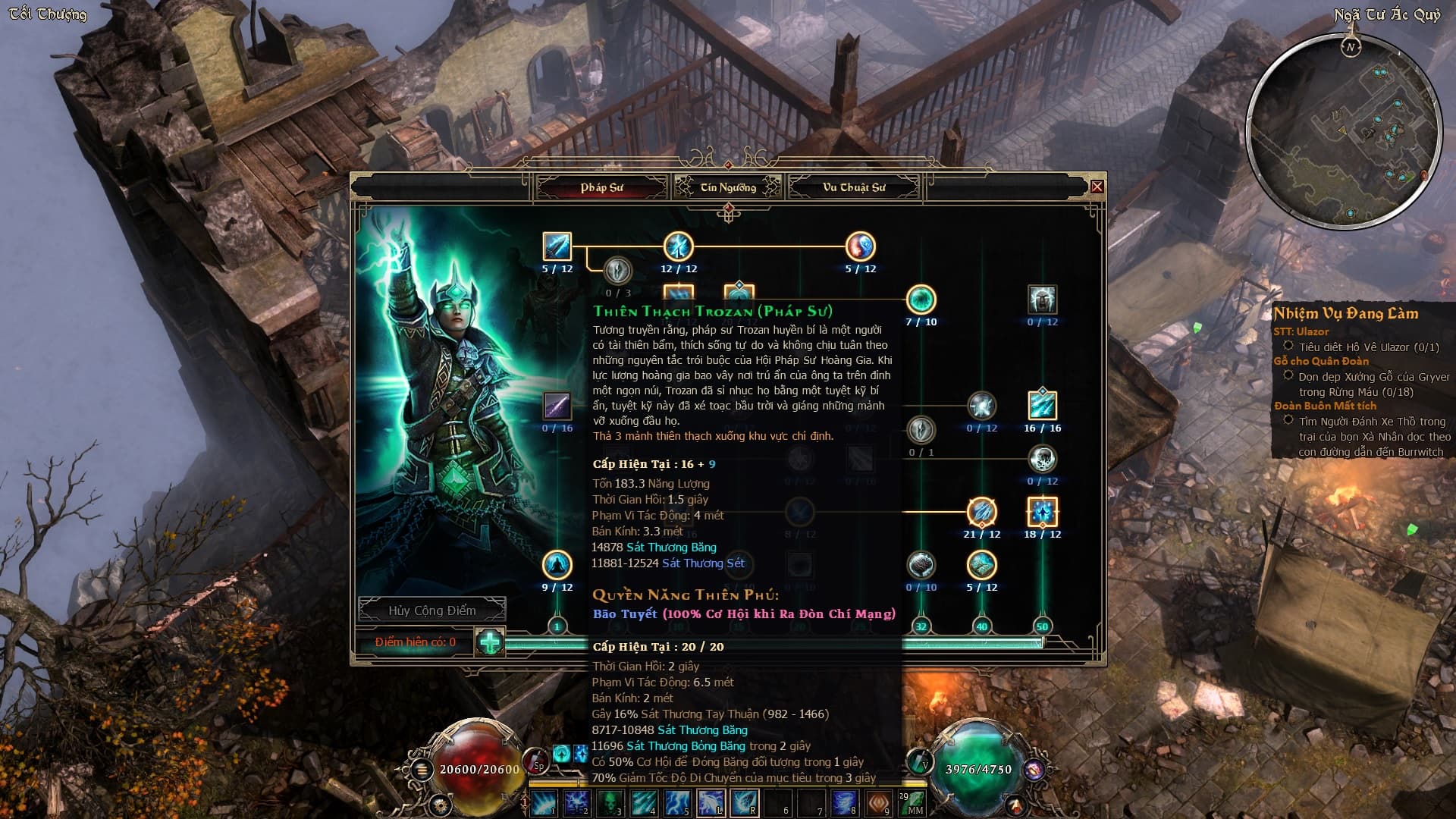Select the skill node showing 16 / 16
This screenshot has width=1456, height=819.
point(1042,406)
